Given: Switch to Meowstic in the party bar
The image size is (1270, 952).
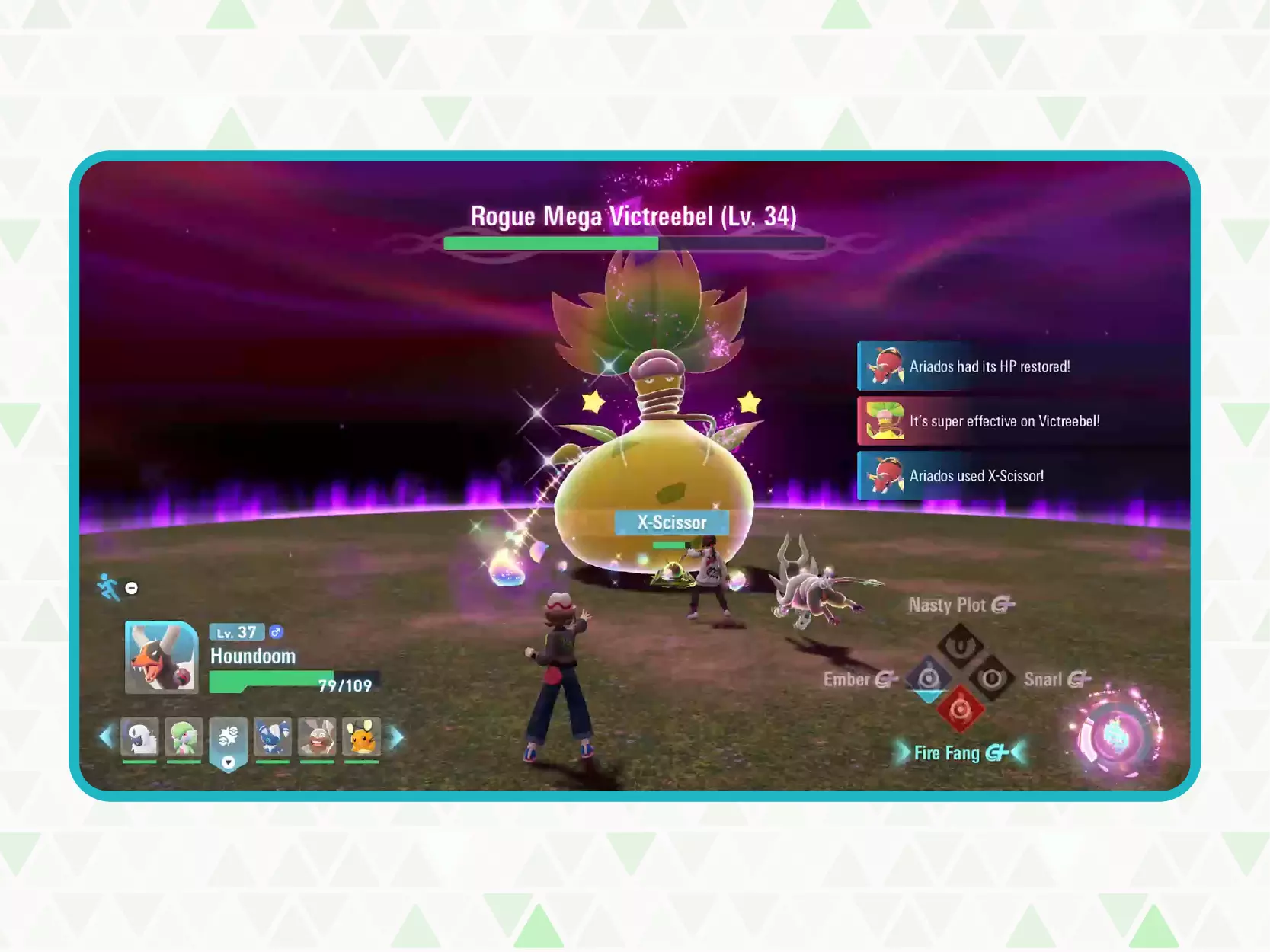Looking at the screenshot, I should point(273,737).
